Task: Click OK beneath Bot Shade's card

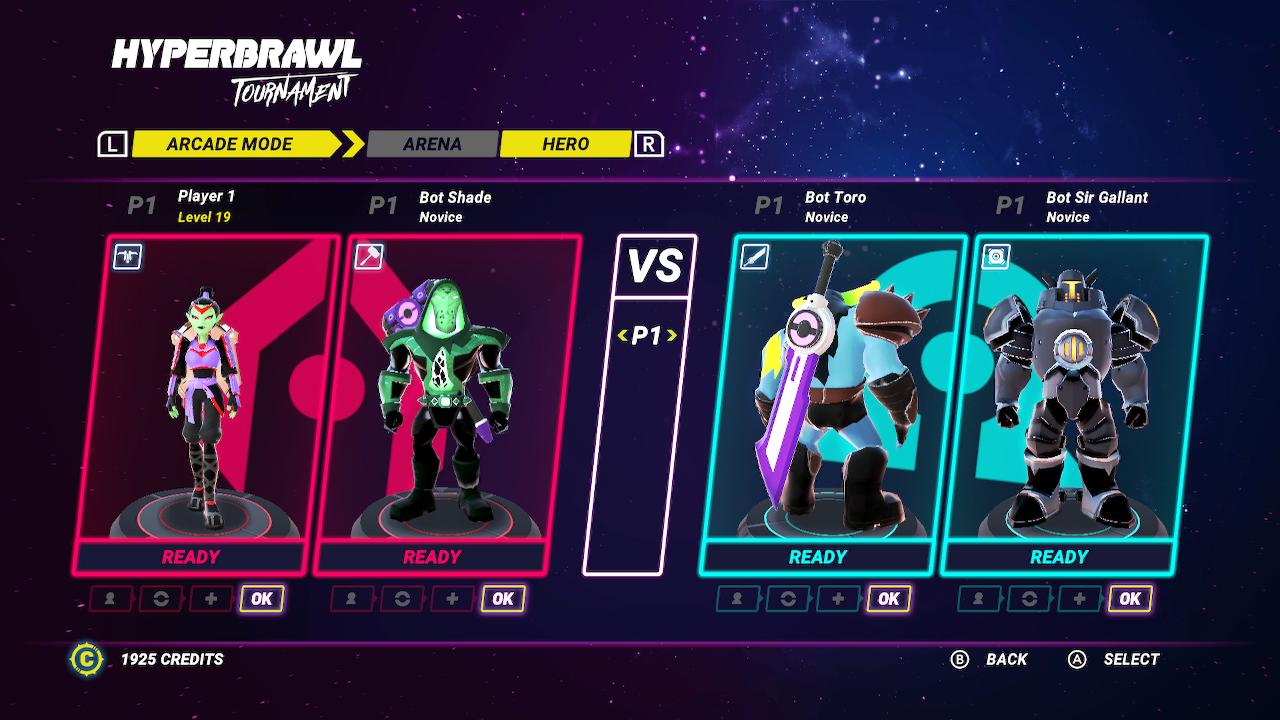Action: [x=503, y=599]
